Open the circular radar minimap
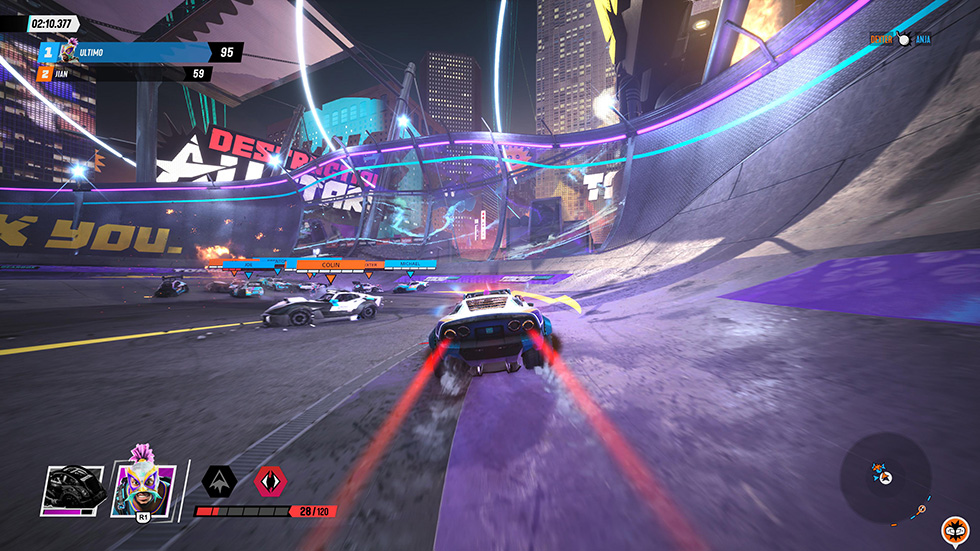Screen dimensions: 980x551 click(886, 477)
